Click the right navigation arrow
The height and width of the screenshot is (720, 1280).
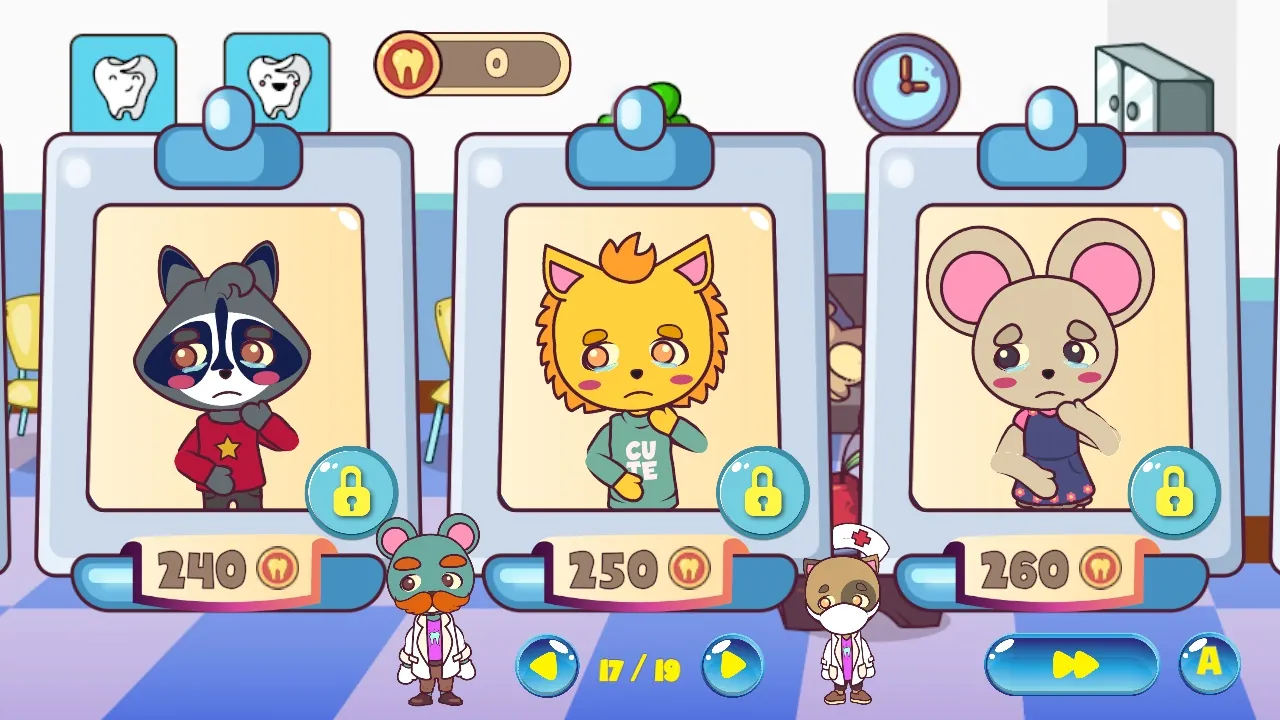pos(735,663)
